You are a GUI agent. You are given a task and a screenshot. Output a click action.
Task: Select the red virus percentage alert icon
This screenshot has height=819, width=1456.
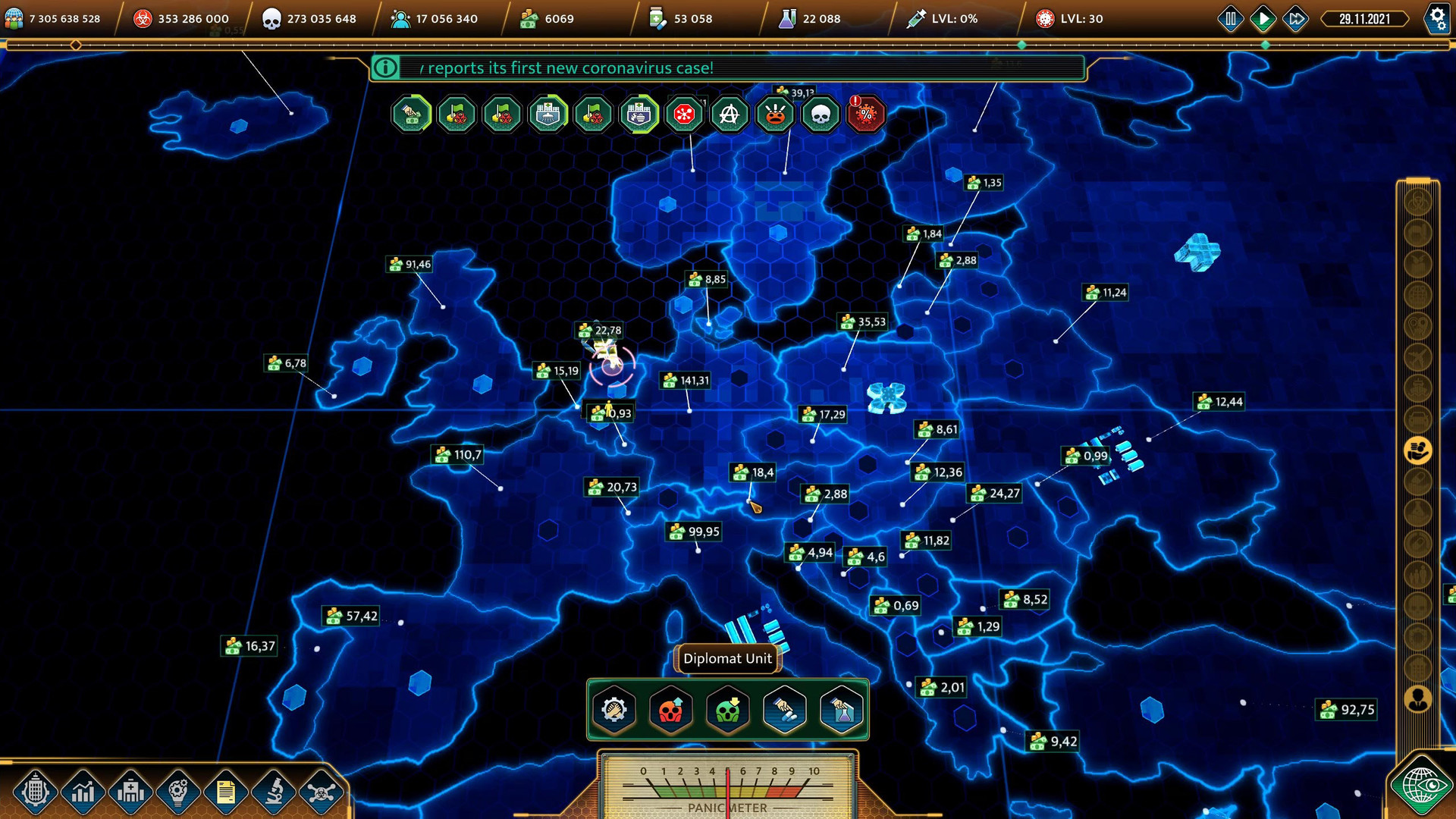point(866,115)
